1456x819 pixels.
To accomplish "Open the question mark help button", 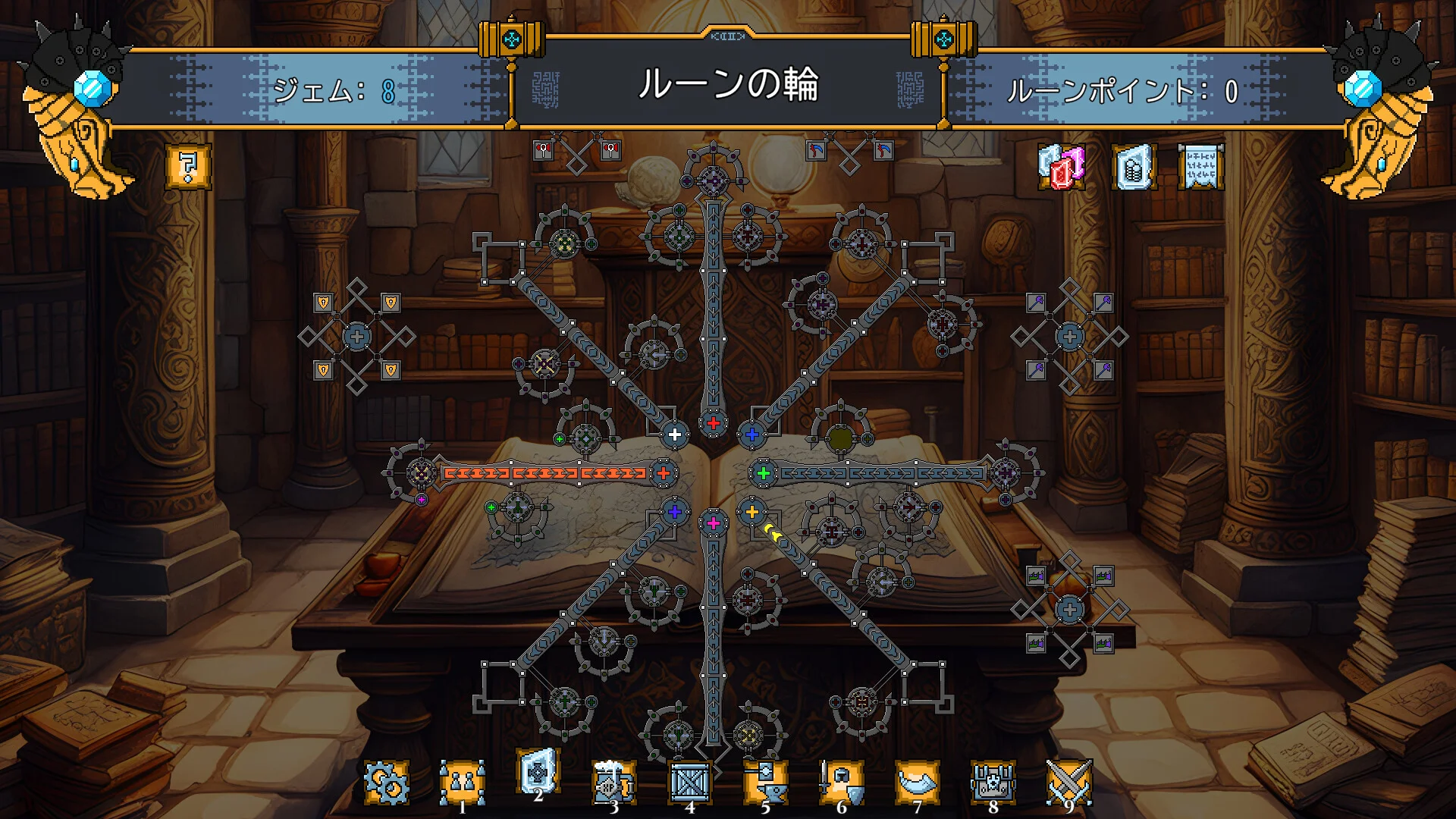I will click(188, 166).
